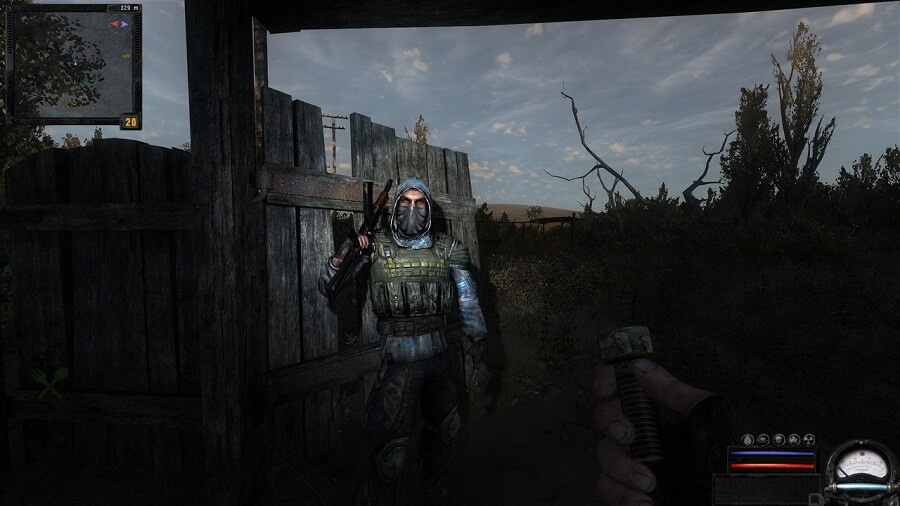Select the green fork and knife hunger icon
The width and height of the screenshot is (900, 506).
[48, 382]
